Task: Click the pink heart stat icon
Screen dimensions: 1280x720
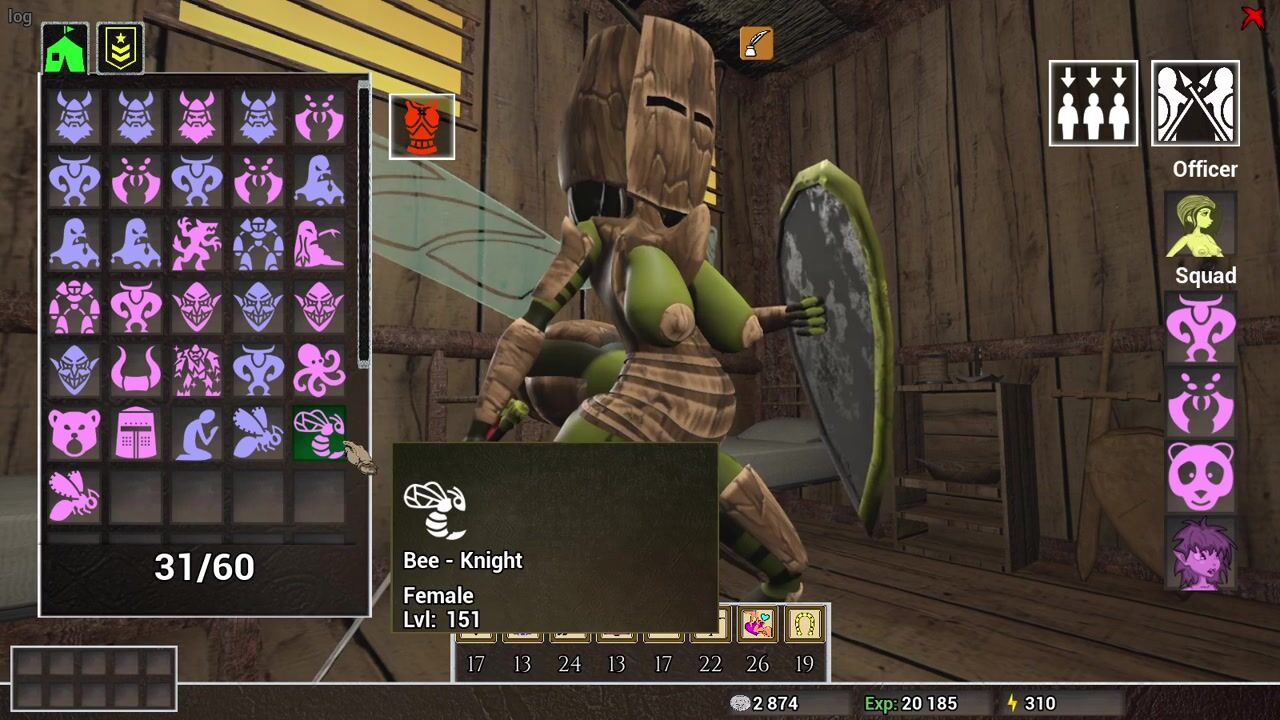Action: tap(758, 625)
